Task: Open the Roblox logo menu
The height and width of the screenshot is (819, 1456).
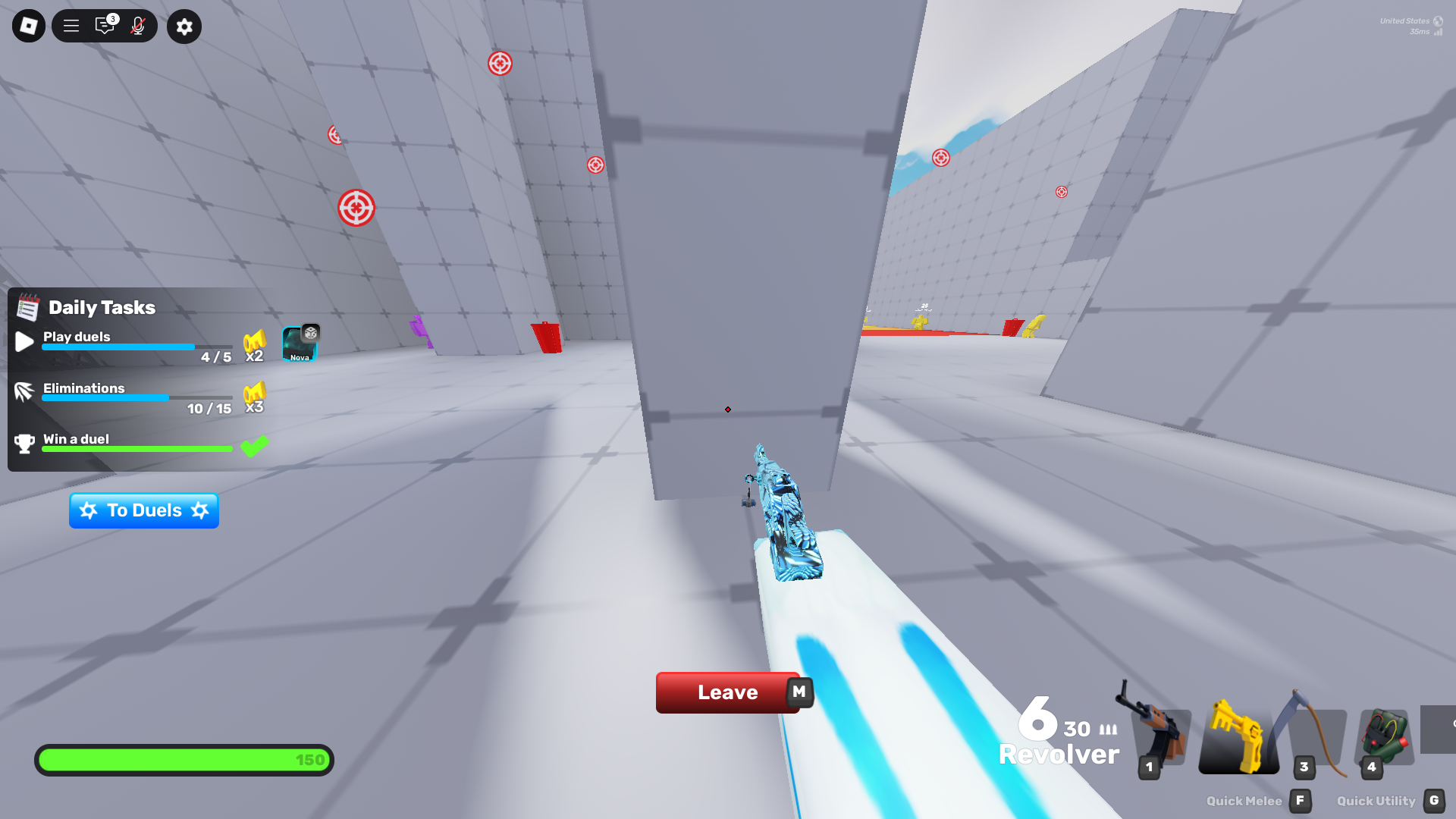Action: click(x=29, y=27)
